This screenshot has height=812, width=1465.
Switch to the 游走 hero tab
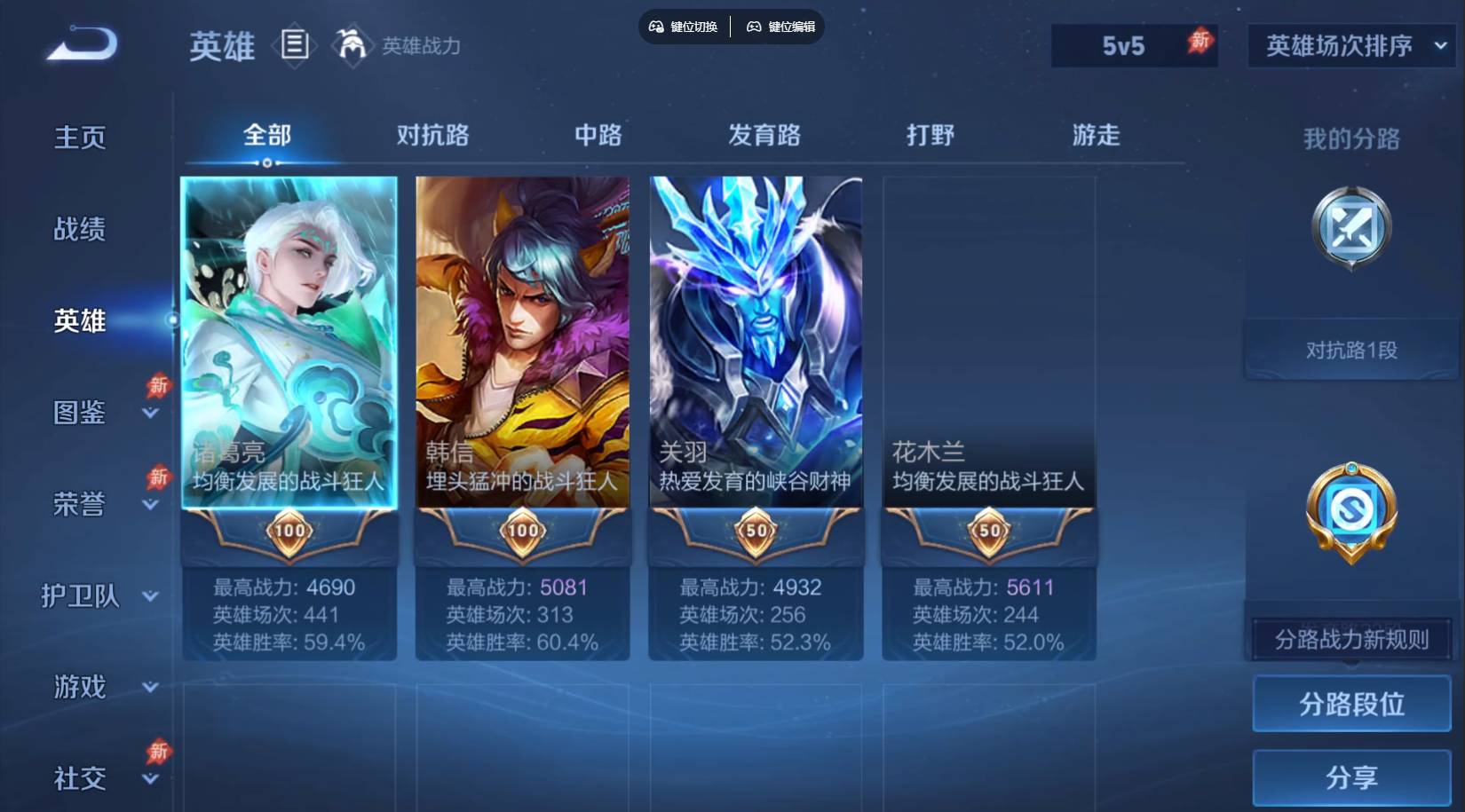(1096, 135)
